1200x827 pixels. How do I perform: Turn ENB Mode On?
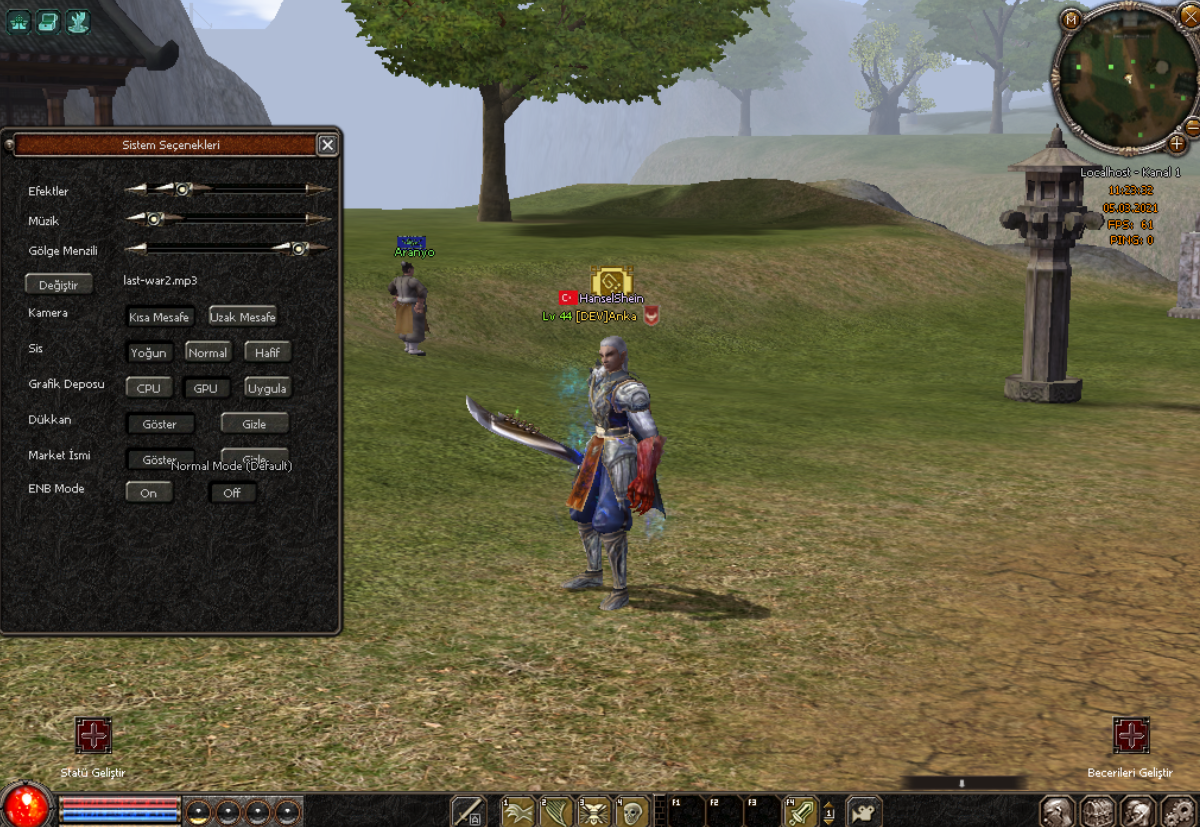click(x=148, y=493)
